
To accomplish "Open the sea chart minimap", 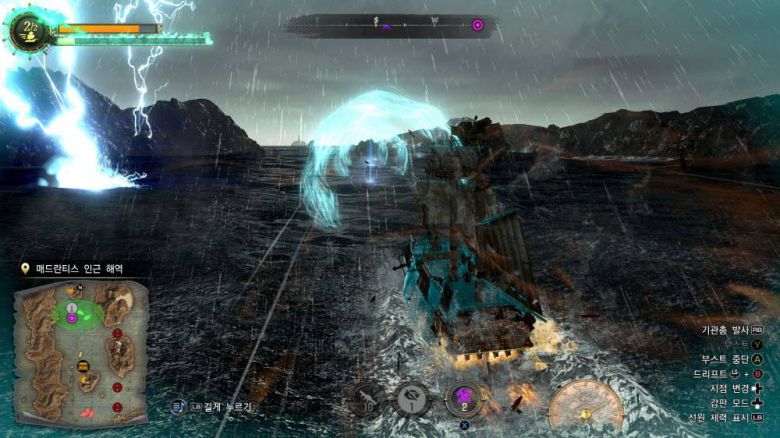I will (x=82, y=348).
